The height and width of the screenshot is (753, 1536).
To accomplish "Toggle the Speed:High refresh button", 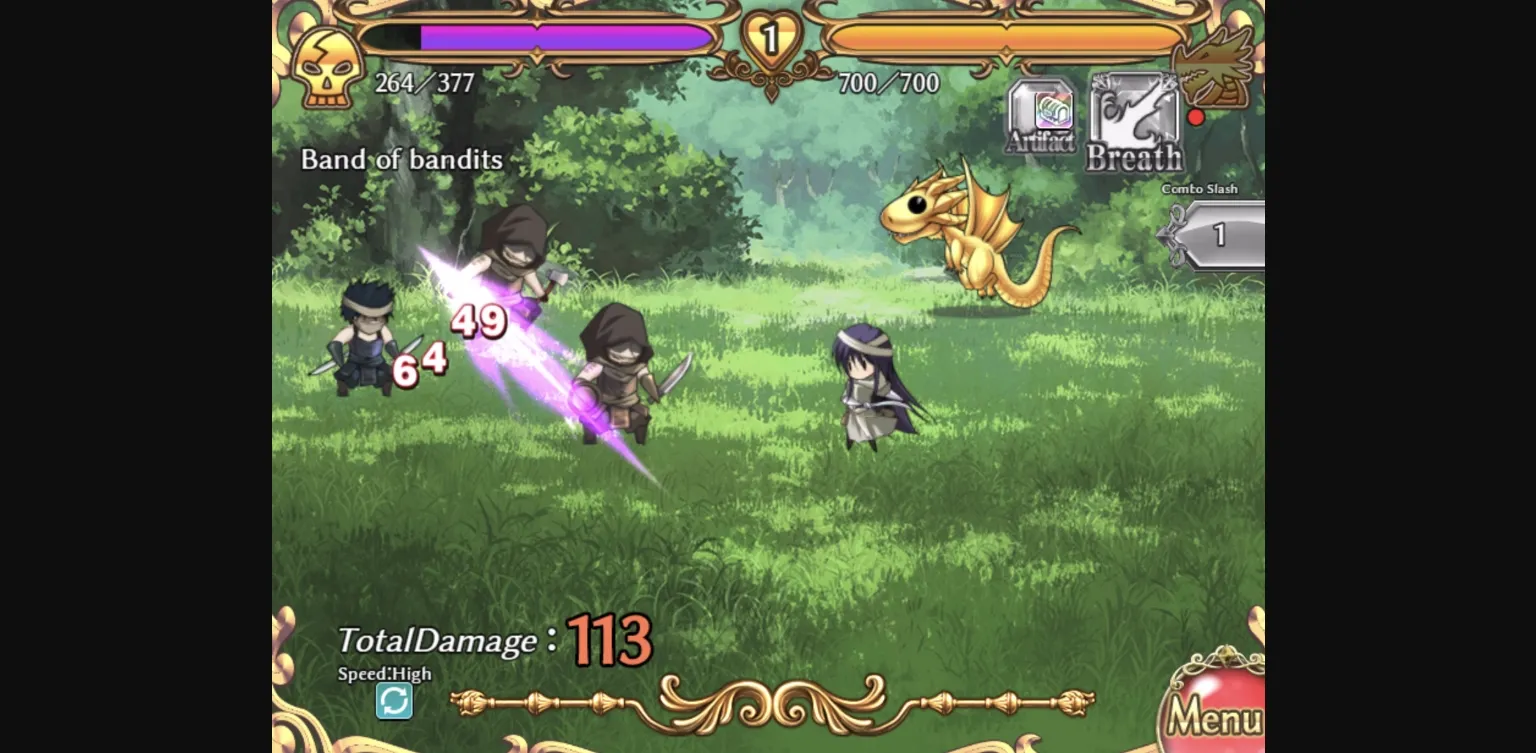I will point(395,701).
